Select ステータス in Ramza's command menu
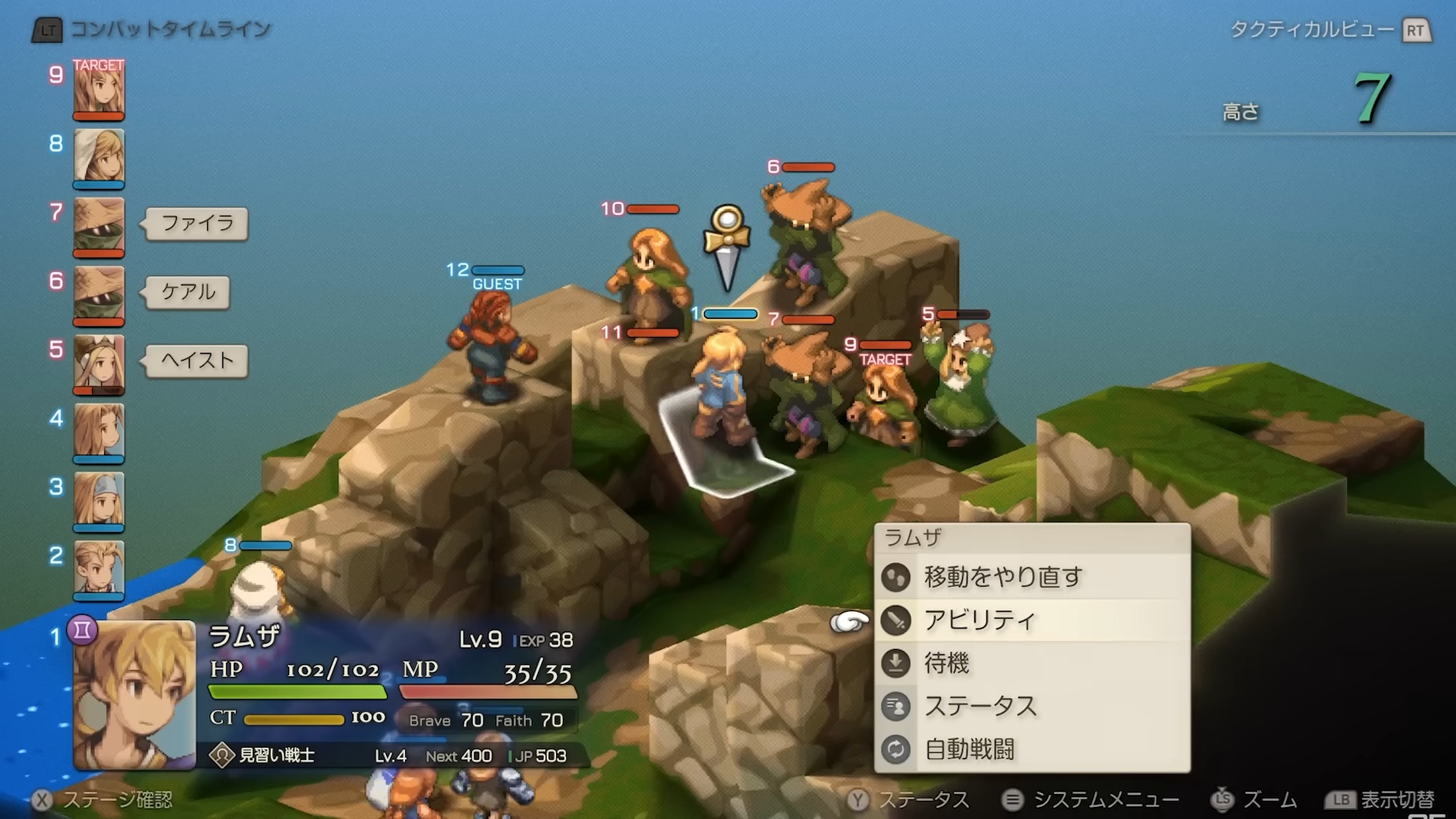Viewport: 1456px width, 819px height. point(980,707)
